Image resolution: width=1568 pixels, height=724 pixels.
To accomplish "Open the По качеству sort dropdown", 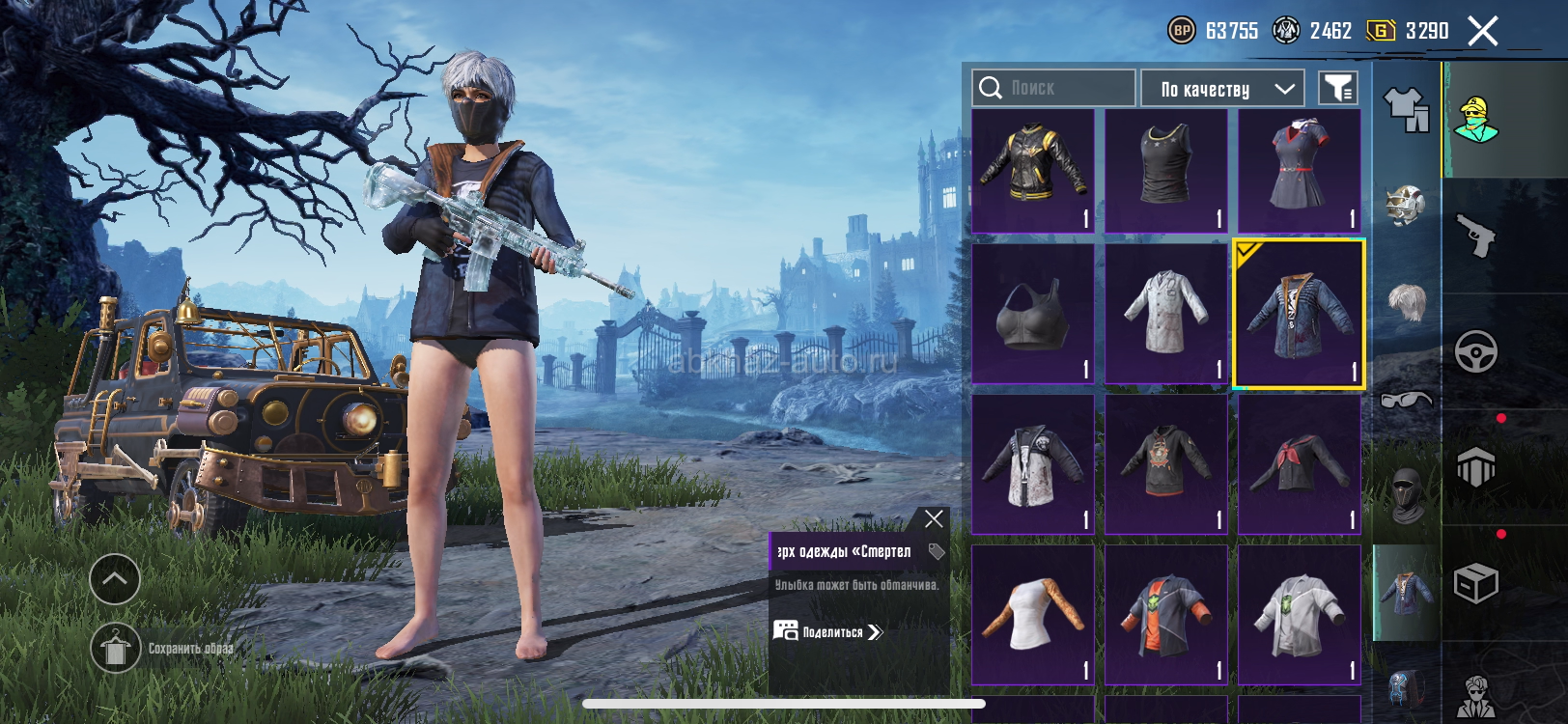I will click(x=1222, y=89).
